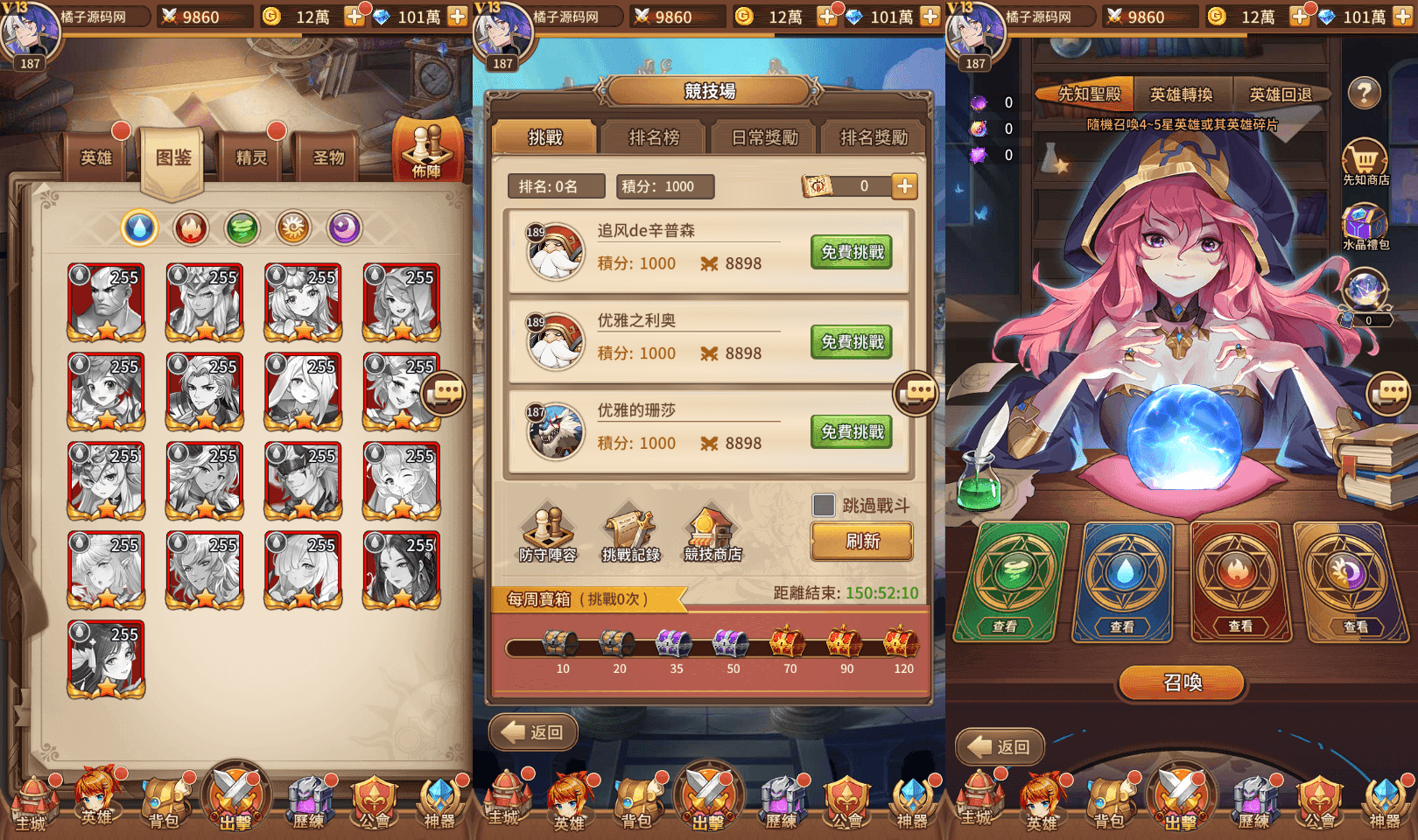Open the 防守陣容 (Defense Lineup) icon
Image resolution: width=1418 pixels, height=840 pixels.
[x=548, y=529]
